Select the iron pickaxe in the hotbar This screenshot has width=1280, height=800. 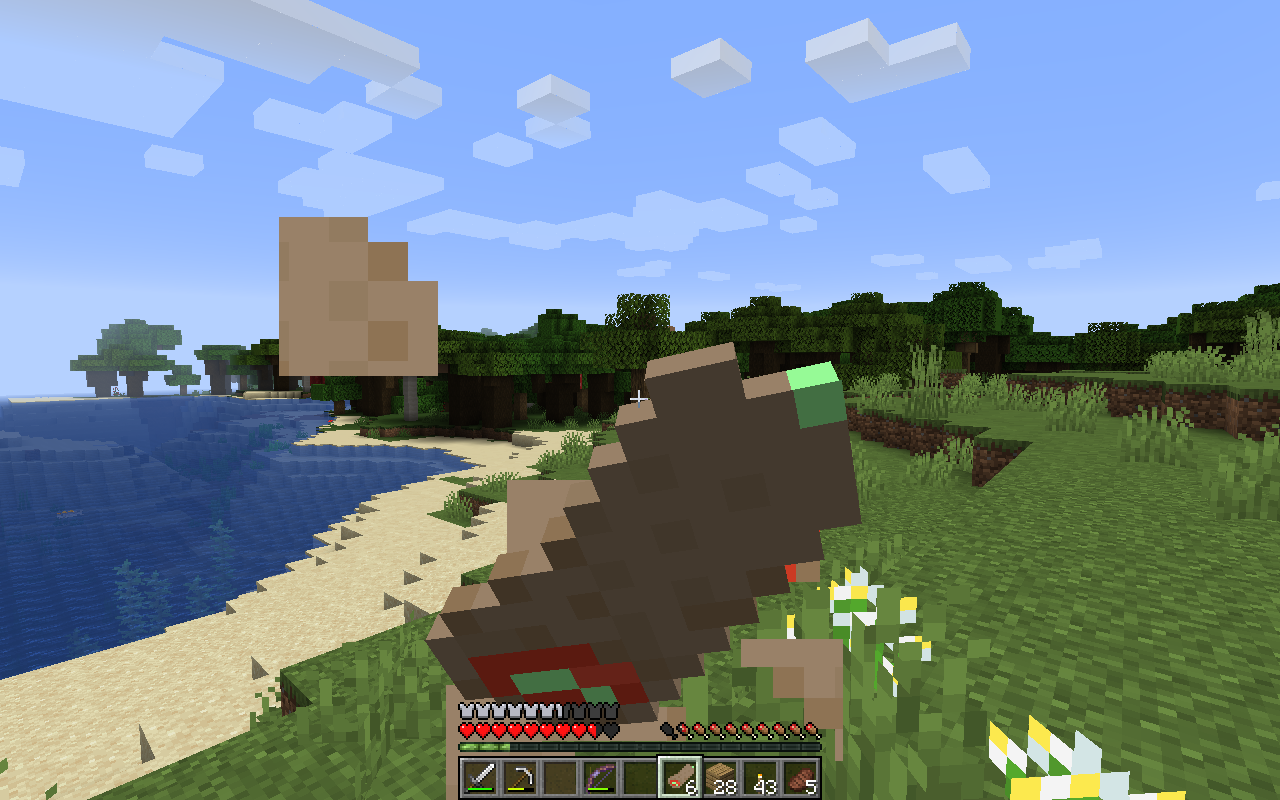(520, 777)
